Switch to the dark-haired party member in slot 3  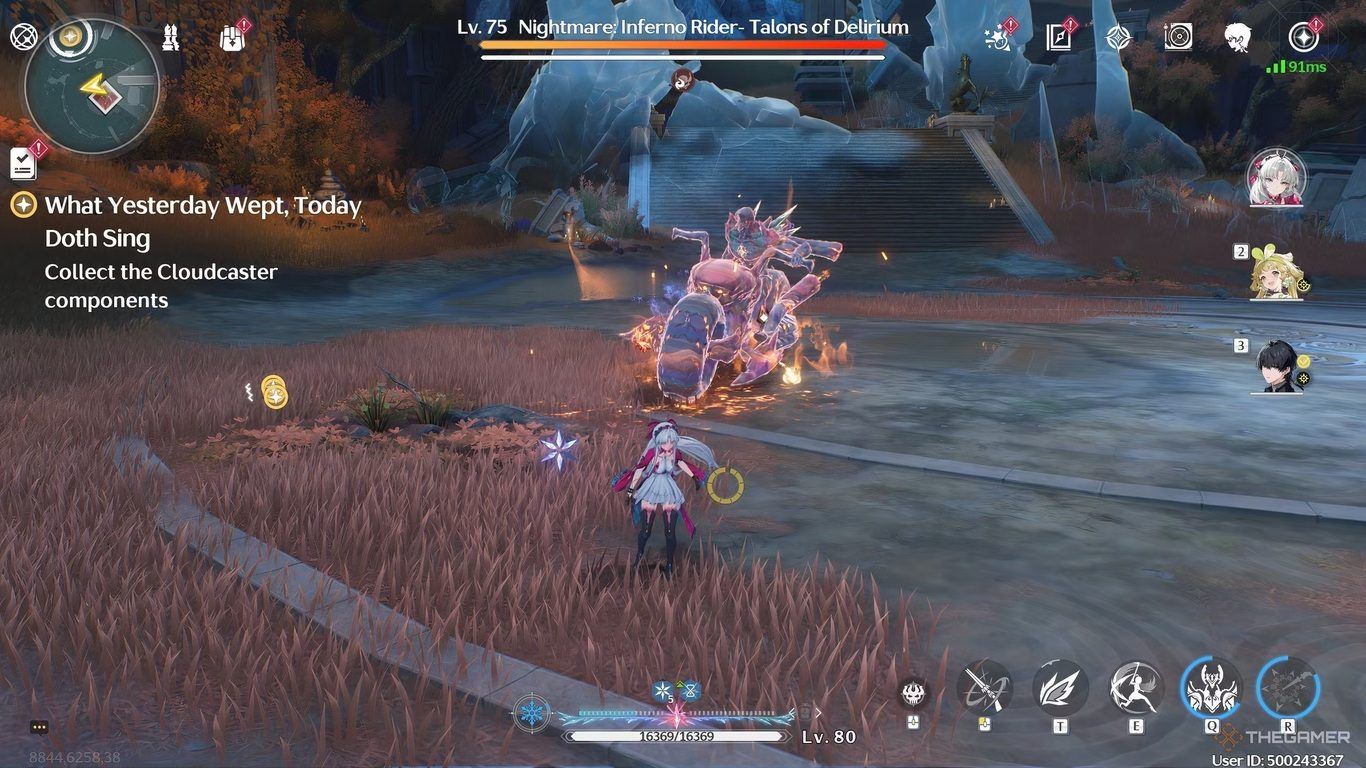click(x=1278, y=367)
